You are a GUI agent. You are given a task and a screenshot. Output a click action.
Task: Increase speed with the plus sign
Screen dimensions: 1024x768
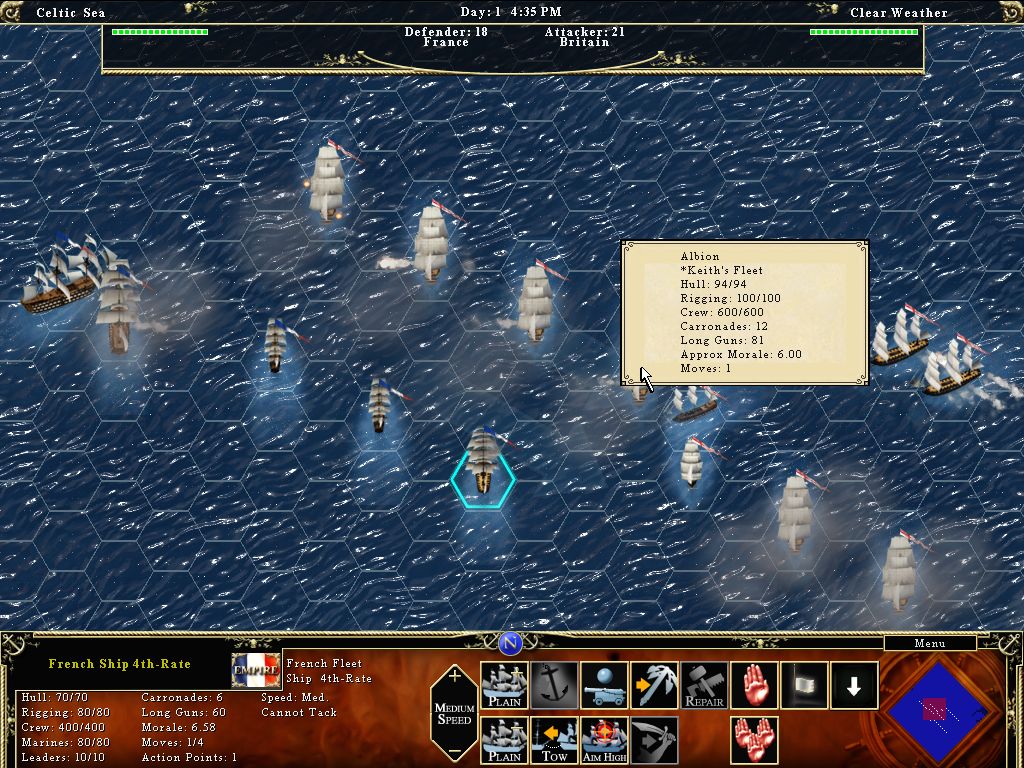point(455,677)
